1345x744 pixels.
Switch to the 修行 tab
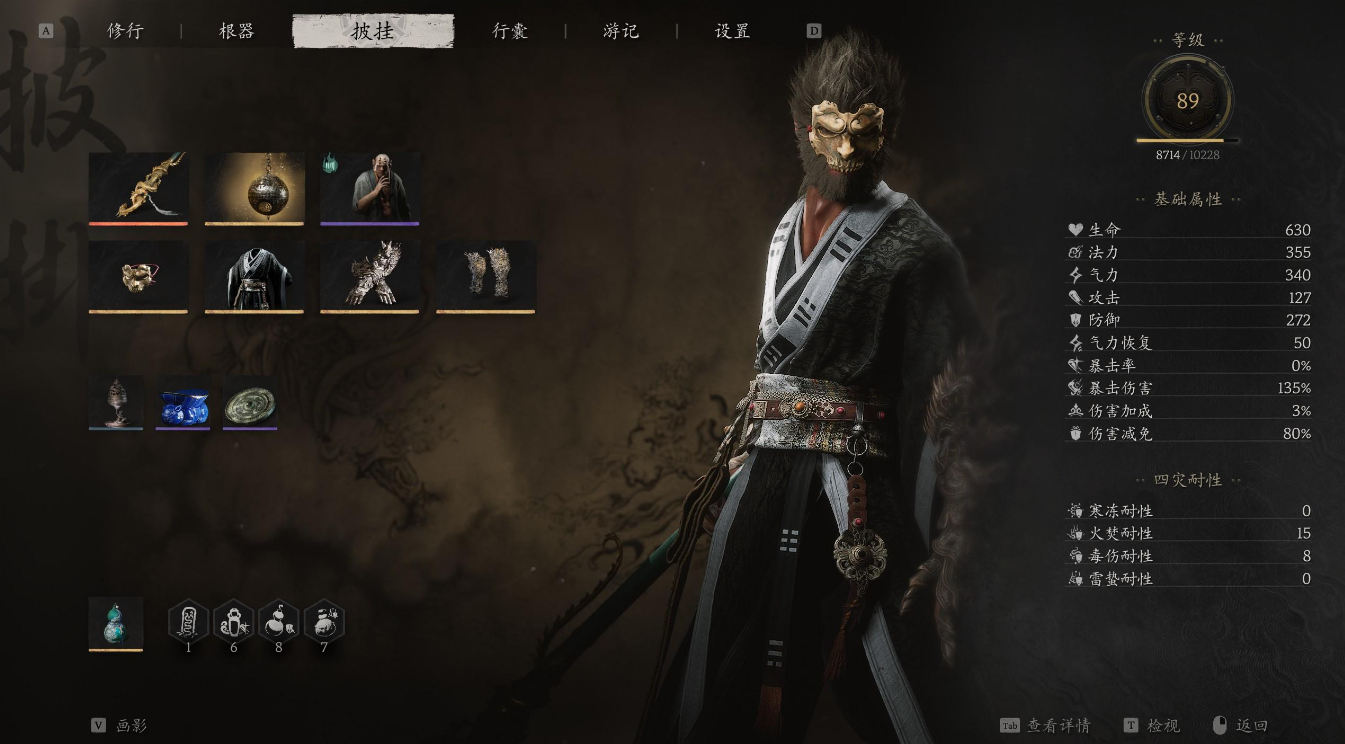click(x=125, y=31)
